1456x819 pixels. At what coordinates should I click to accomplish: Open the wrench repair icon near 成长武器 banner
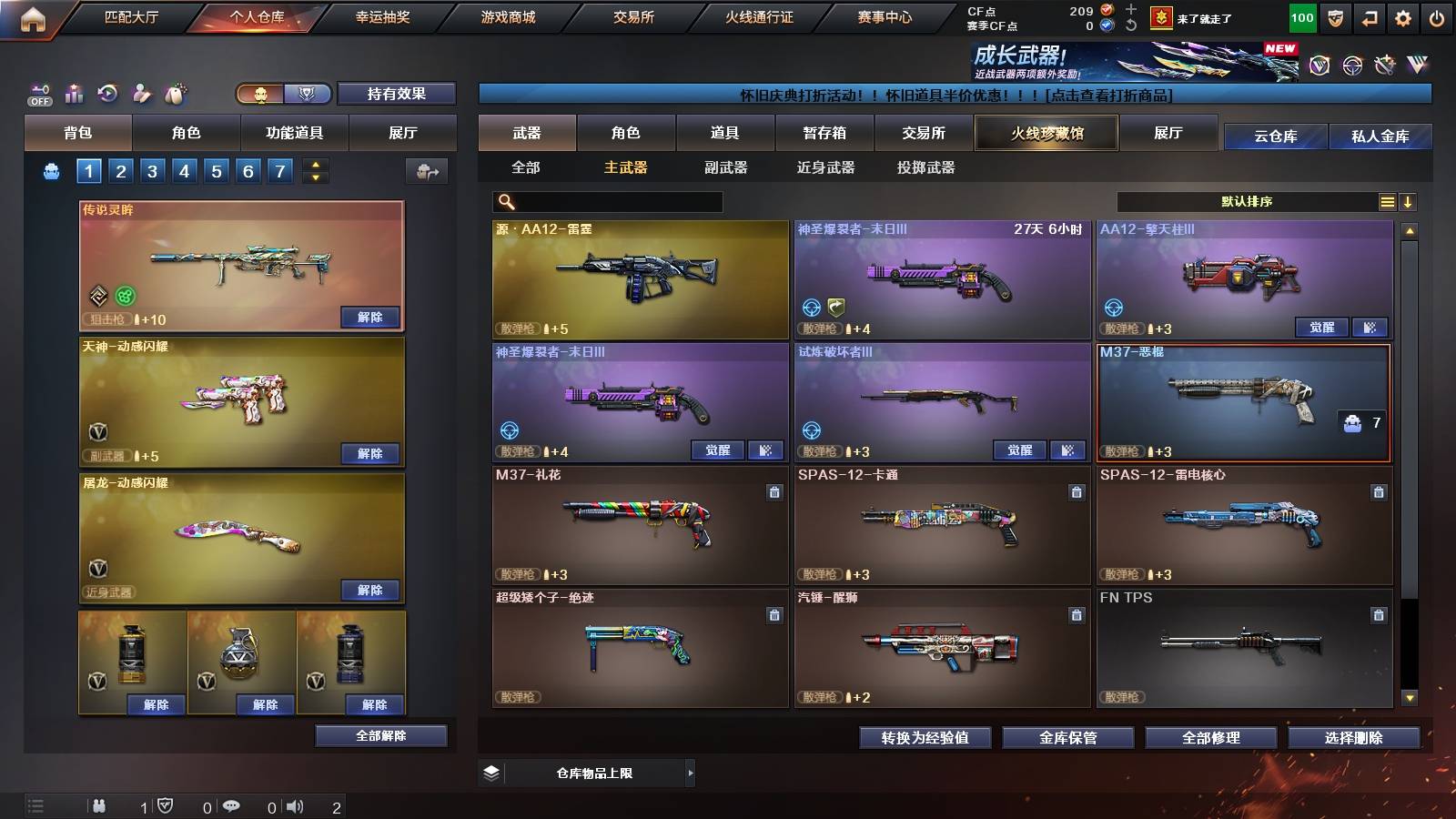tap(1385, 67)
